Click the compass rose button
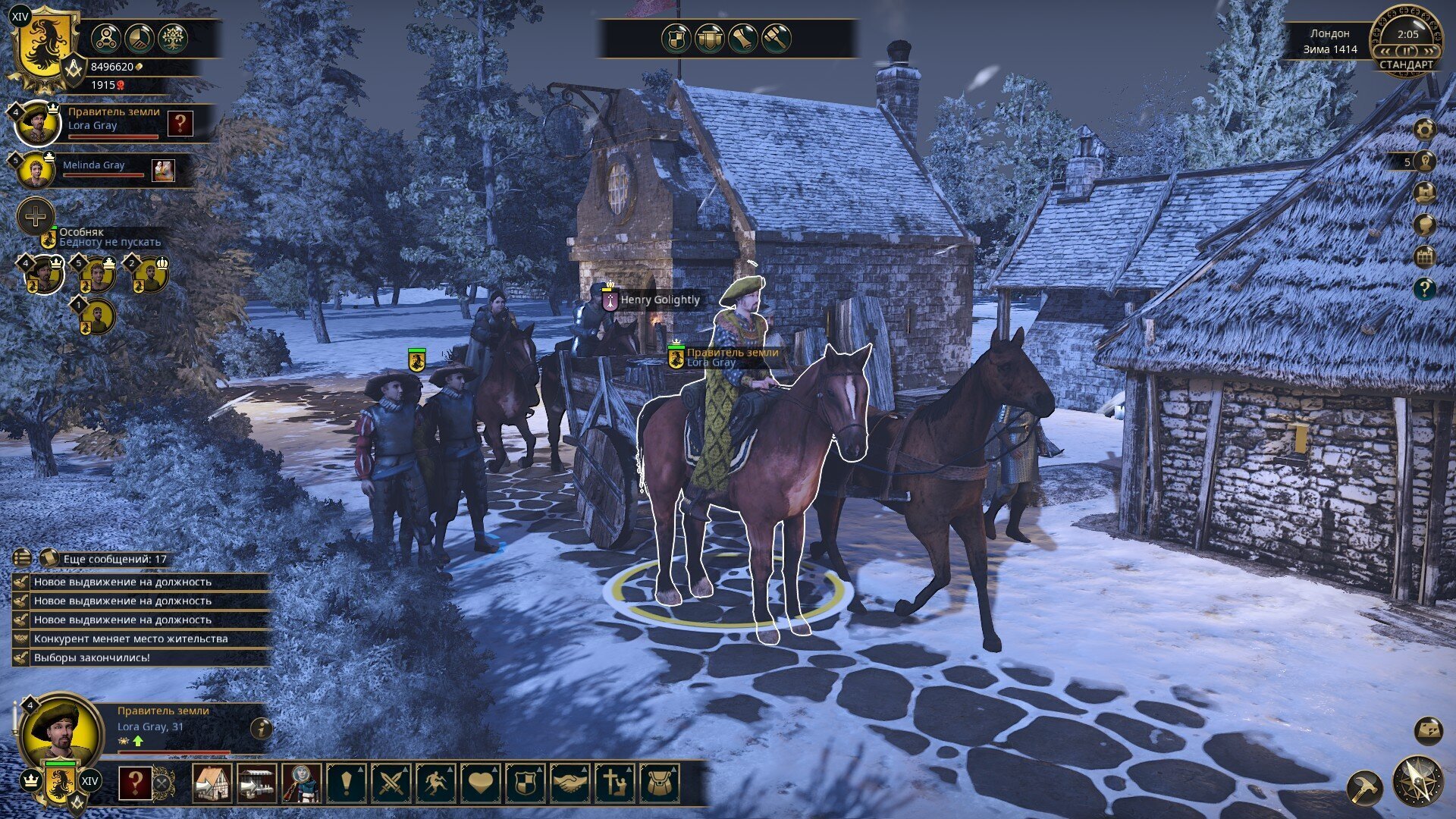This screenshot has width=1456, height=819. click(1417, 781)
